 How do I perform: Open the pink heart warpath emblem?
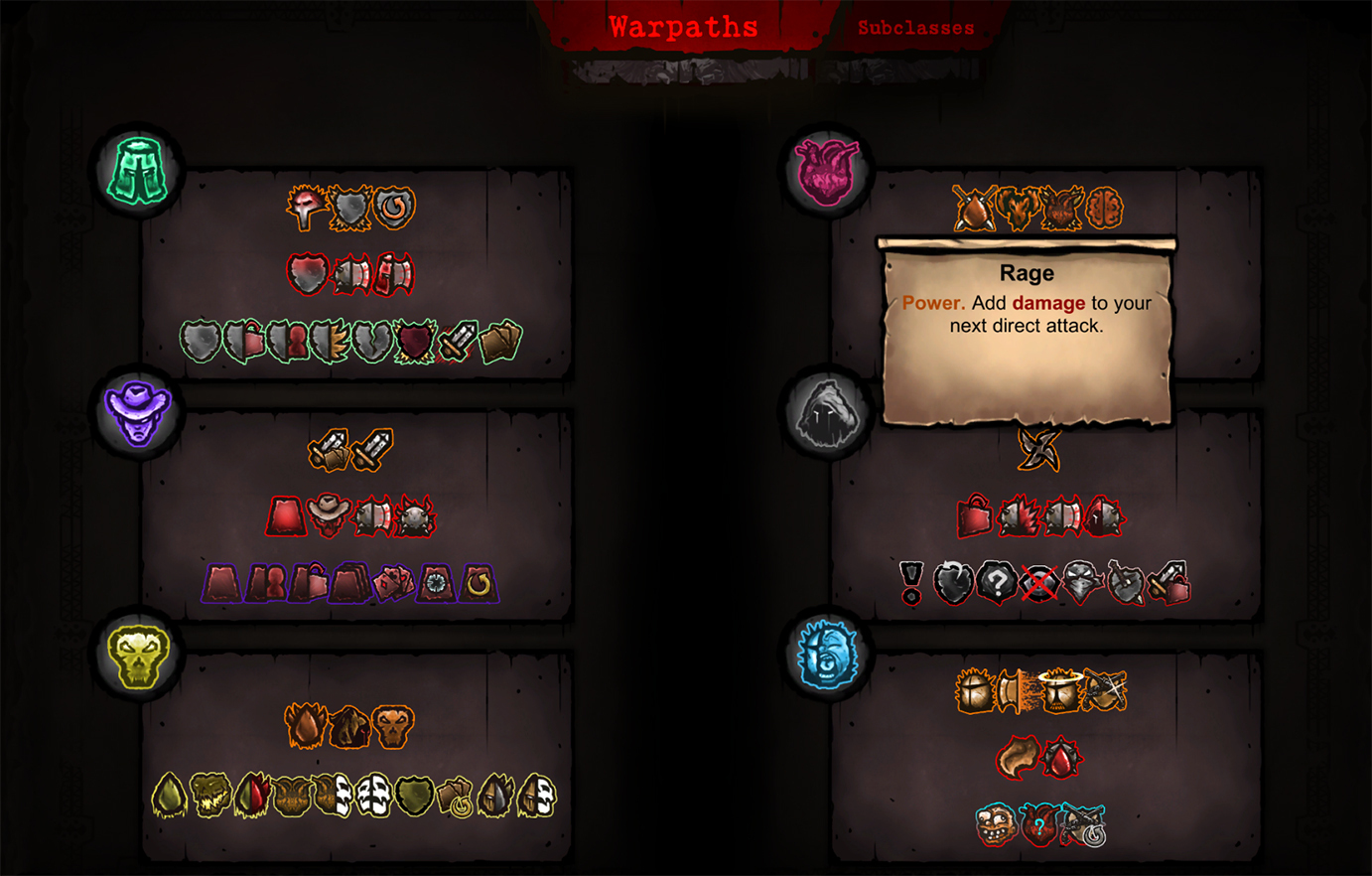pyautogui.click(x=827, y=171)
